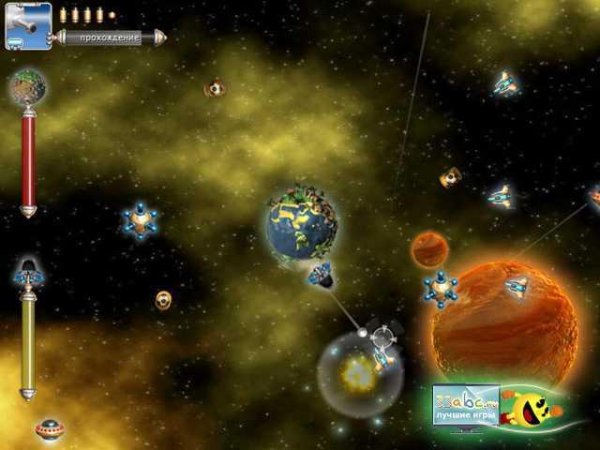Click the cannon weapon portrait icon

click(28, 26)
